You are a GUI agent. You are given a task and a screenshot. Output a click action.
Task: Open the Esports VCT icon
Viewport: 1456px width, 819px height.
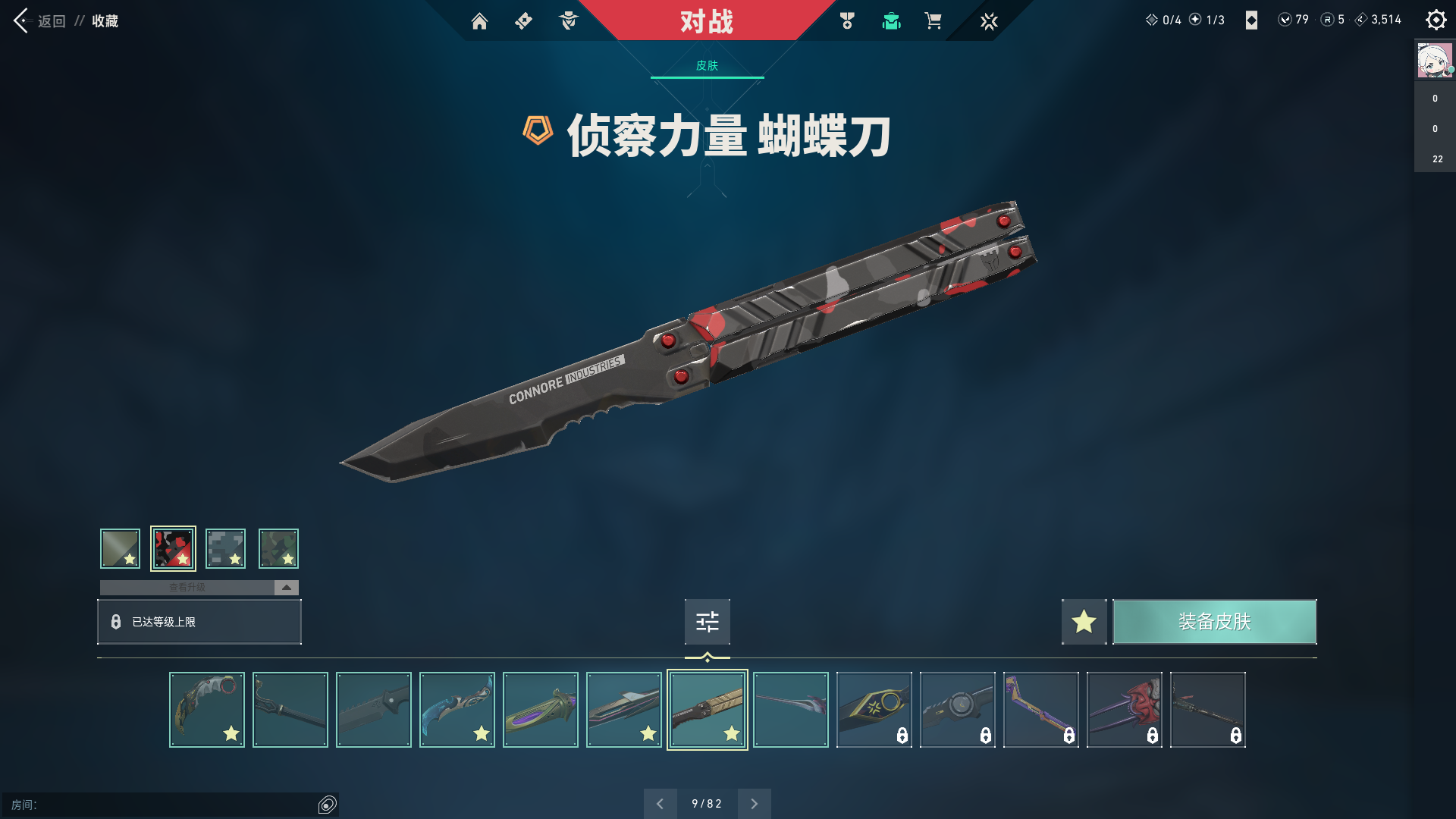coord(988,21)
